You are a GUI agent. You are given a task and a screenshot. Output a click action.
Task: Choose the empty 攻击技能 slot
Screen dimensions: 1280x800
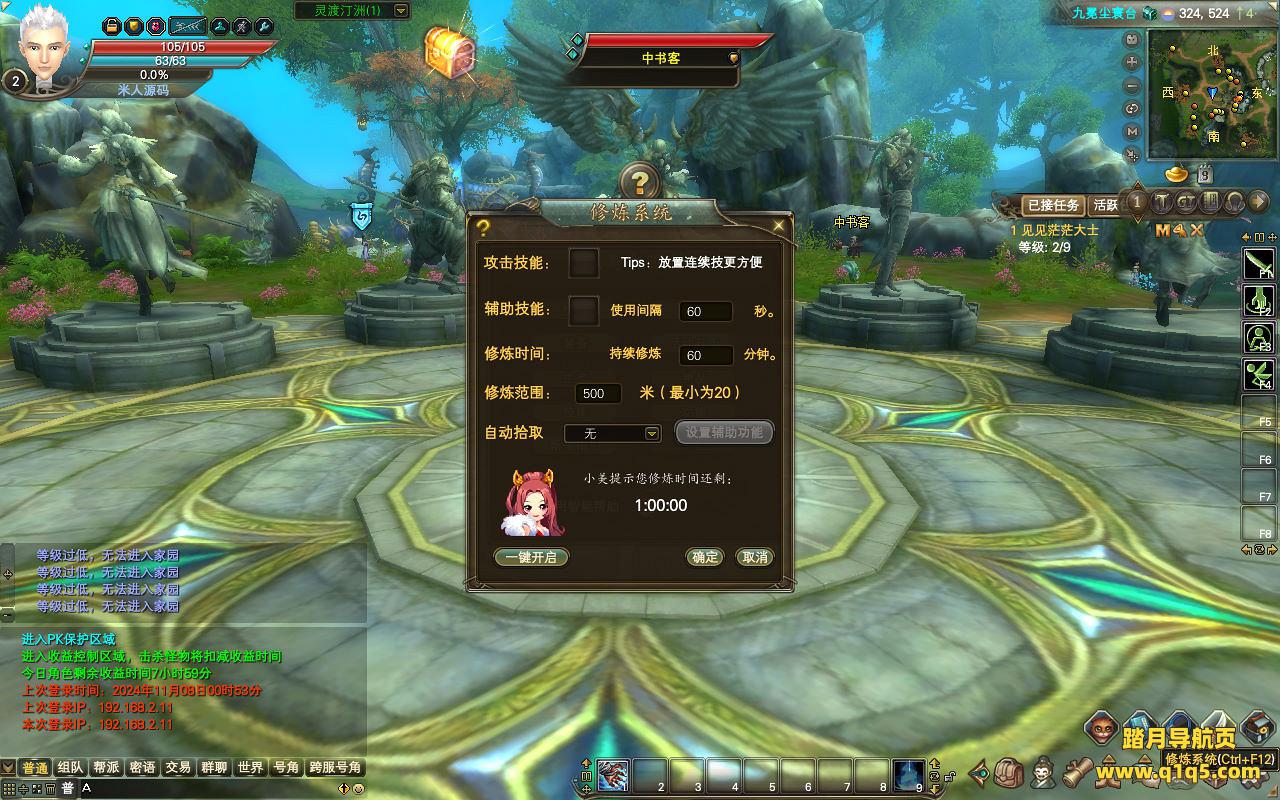[x=584, y=263]
